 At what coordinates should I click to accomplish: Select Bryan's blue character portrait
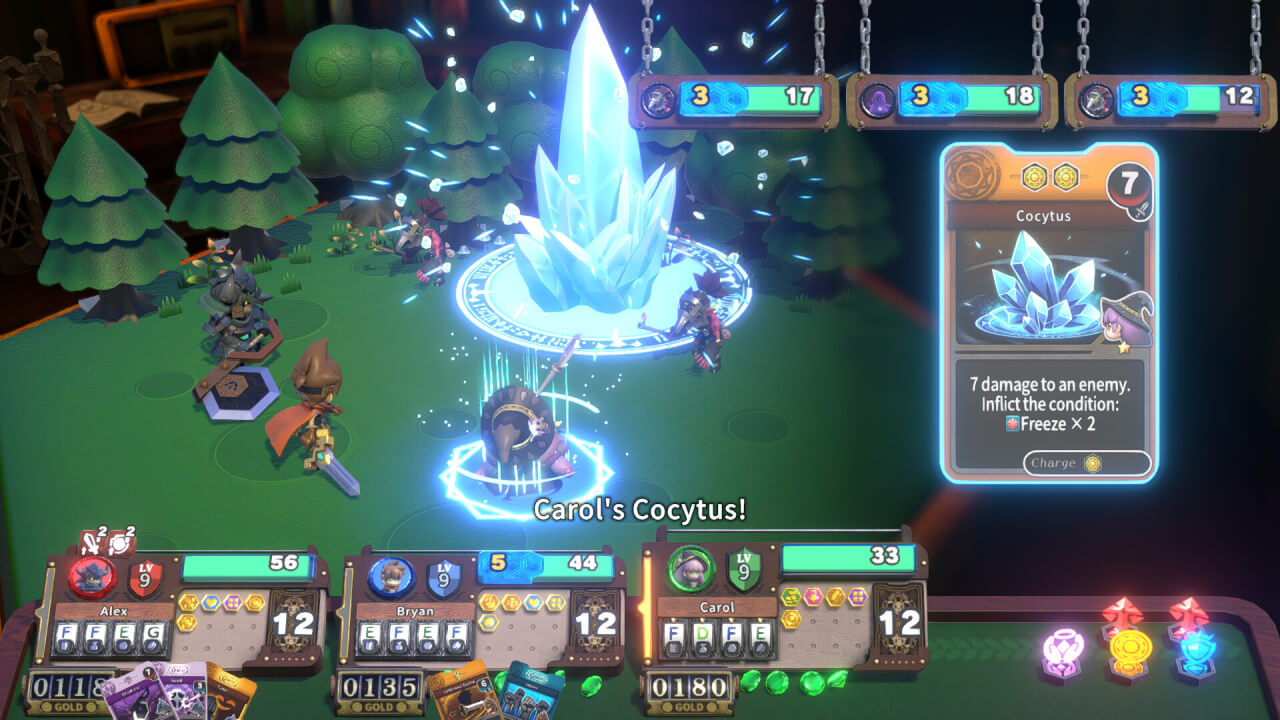(391, 577)
